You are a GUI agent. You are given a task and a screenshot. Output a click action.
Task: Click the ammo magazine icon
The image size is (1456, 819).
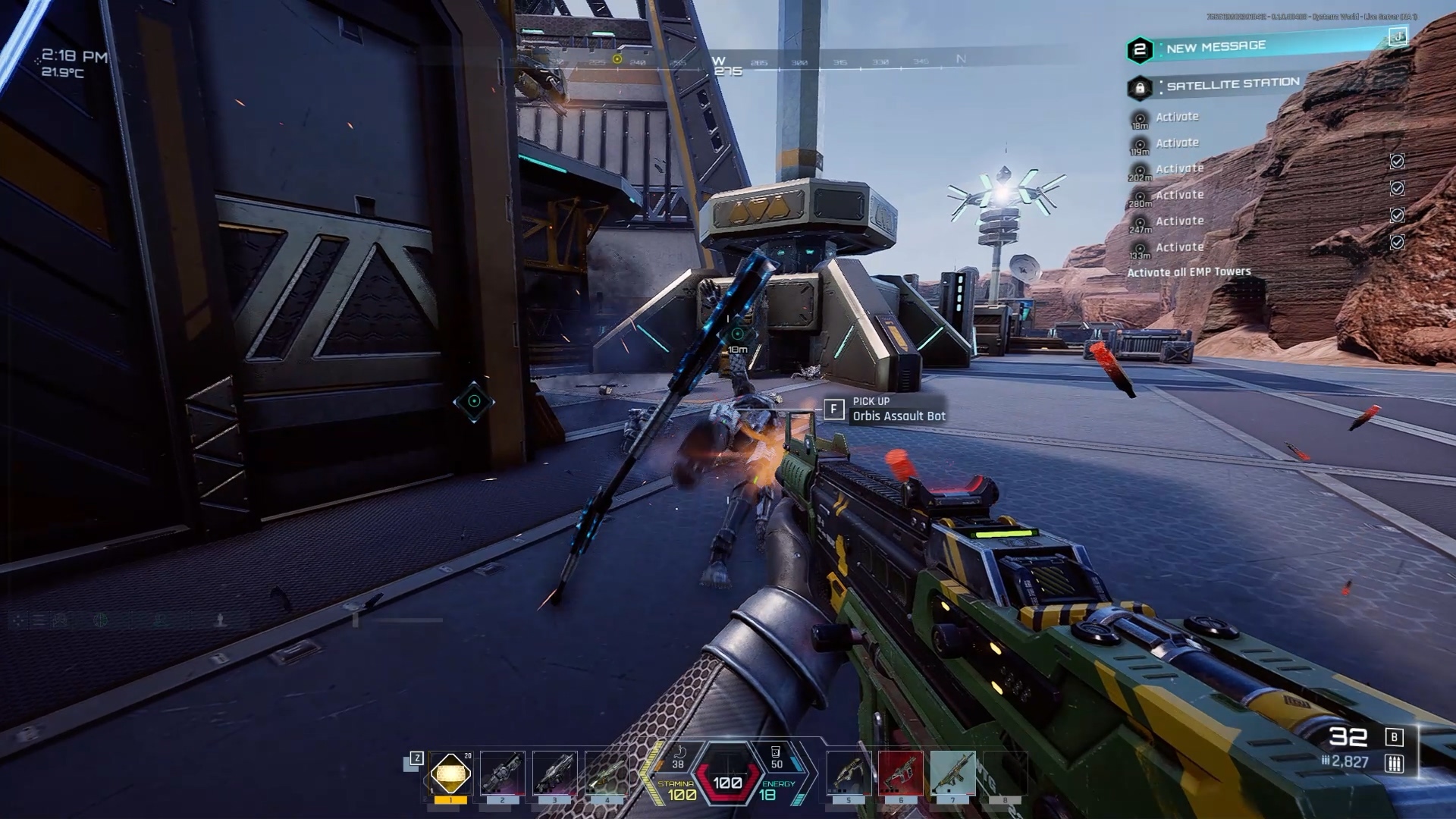pyautogui.click(x=1394, y=763)
